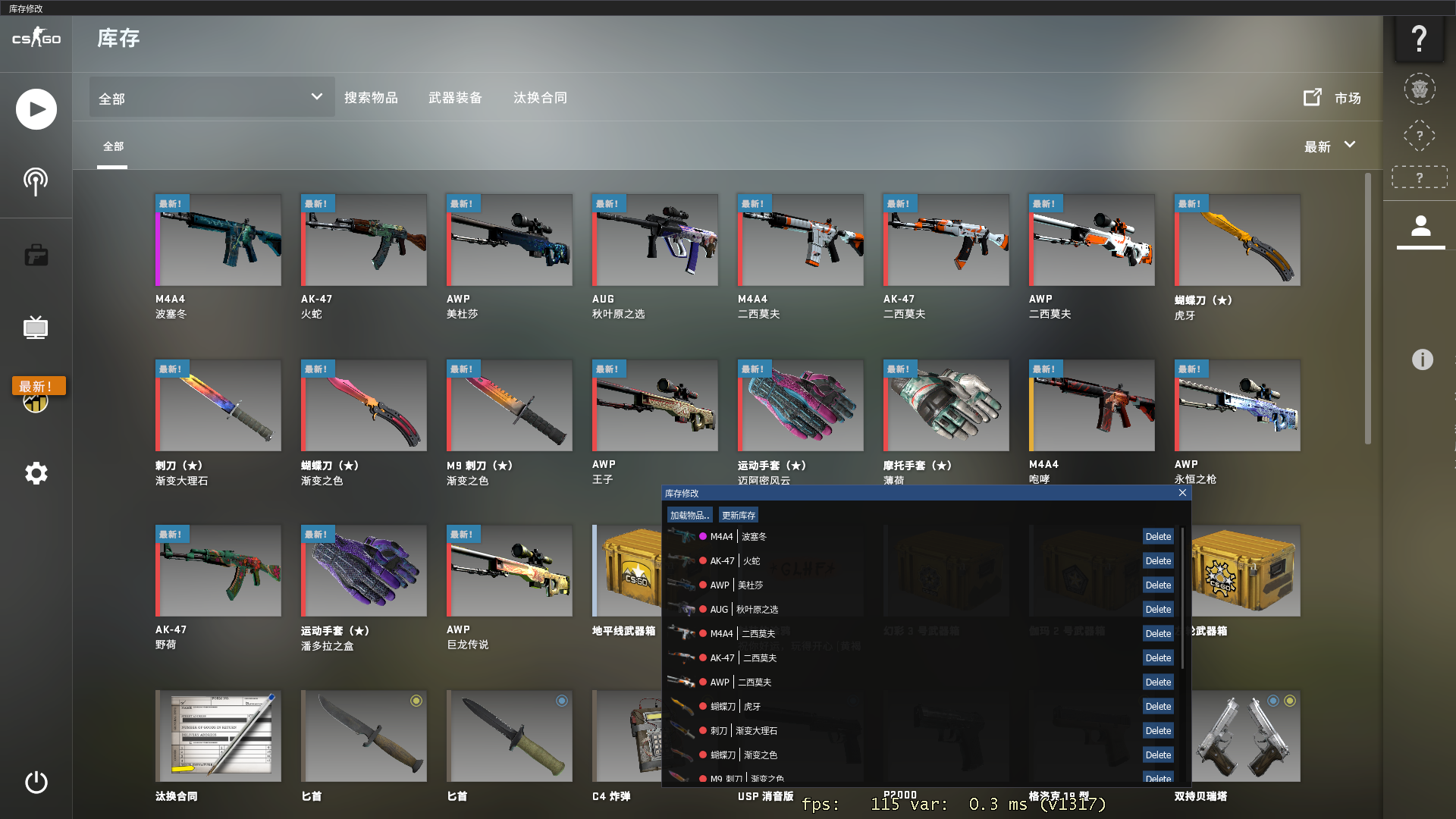Viewport: 1456px width, 819px height.
Task: Click the help question mark icon top right
Action: tap(1420, 39)
